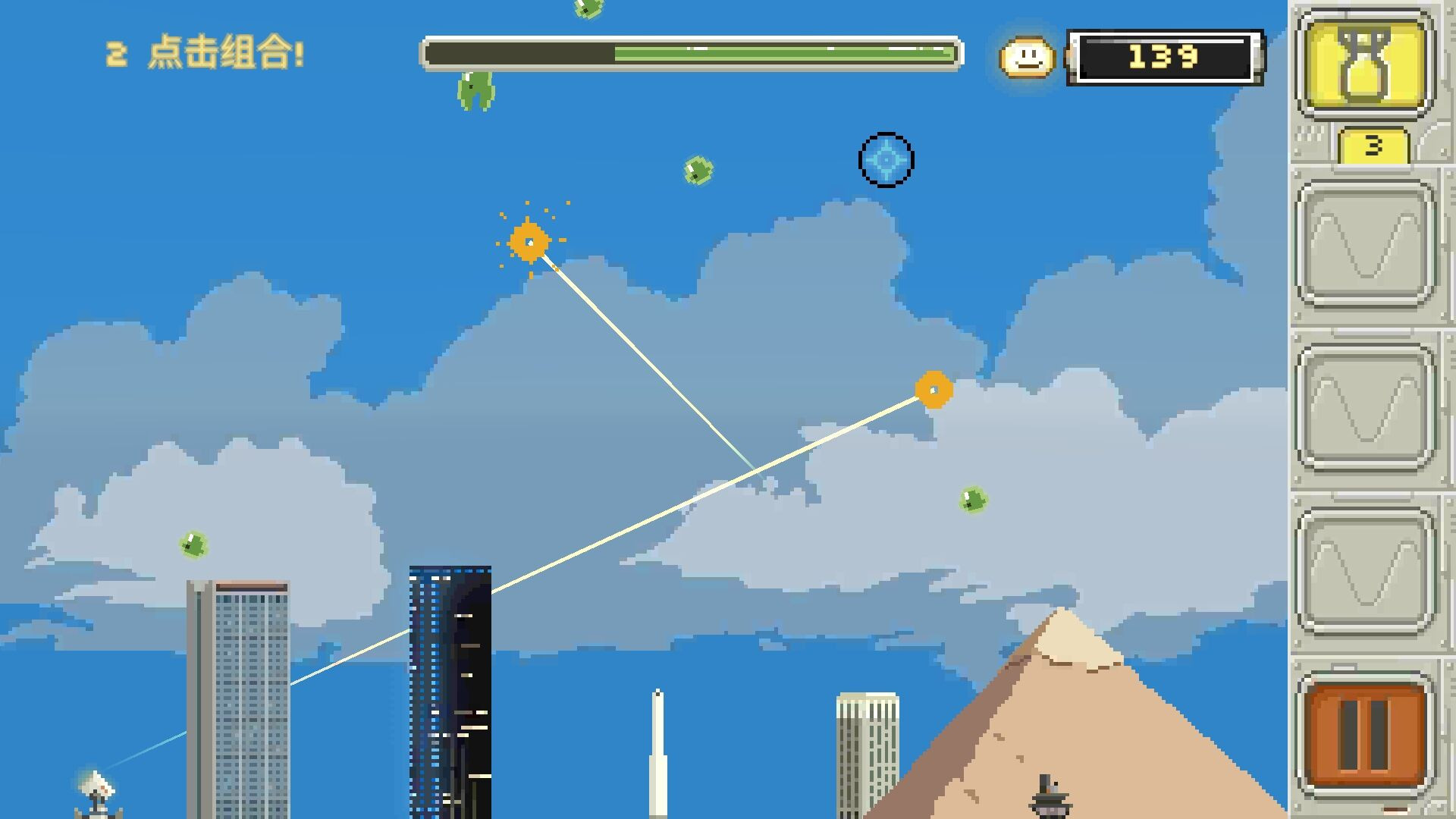Viewport: 1456px width, 819px height.
Task: Click the green alien left of the skyscraper
Action: tap(192, 544)
